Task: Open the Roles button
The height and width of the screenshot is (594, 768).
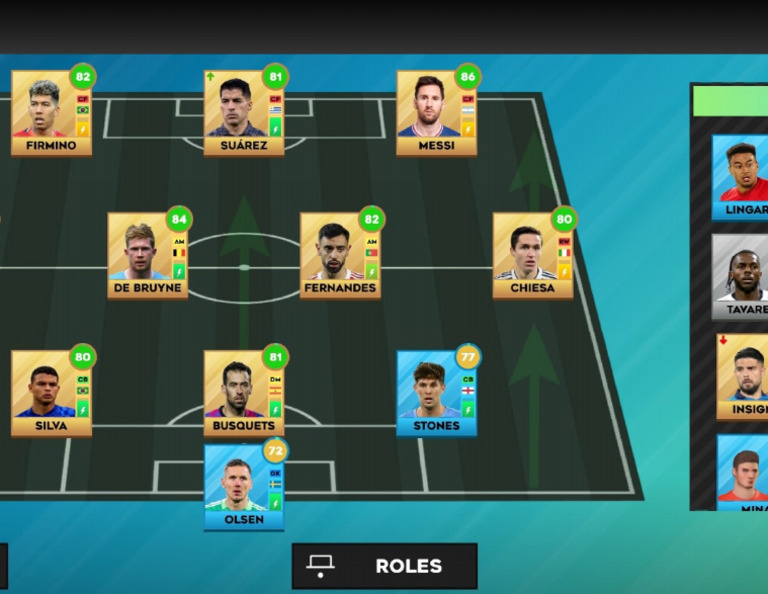Action: (x=384, y=566)
